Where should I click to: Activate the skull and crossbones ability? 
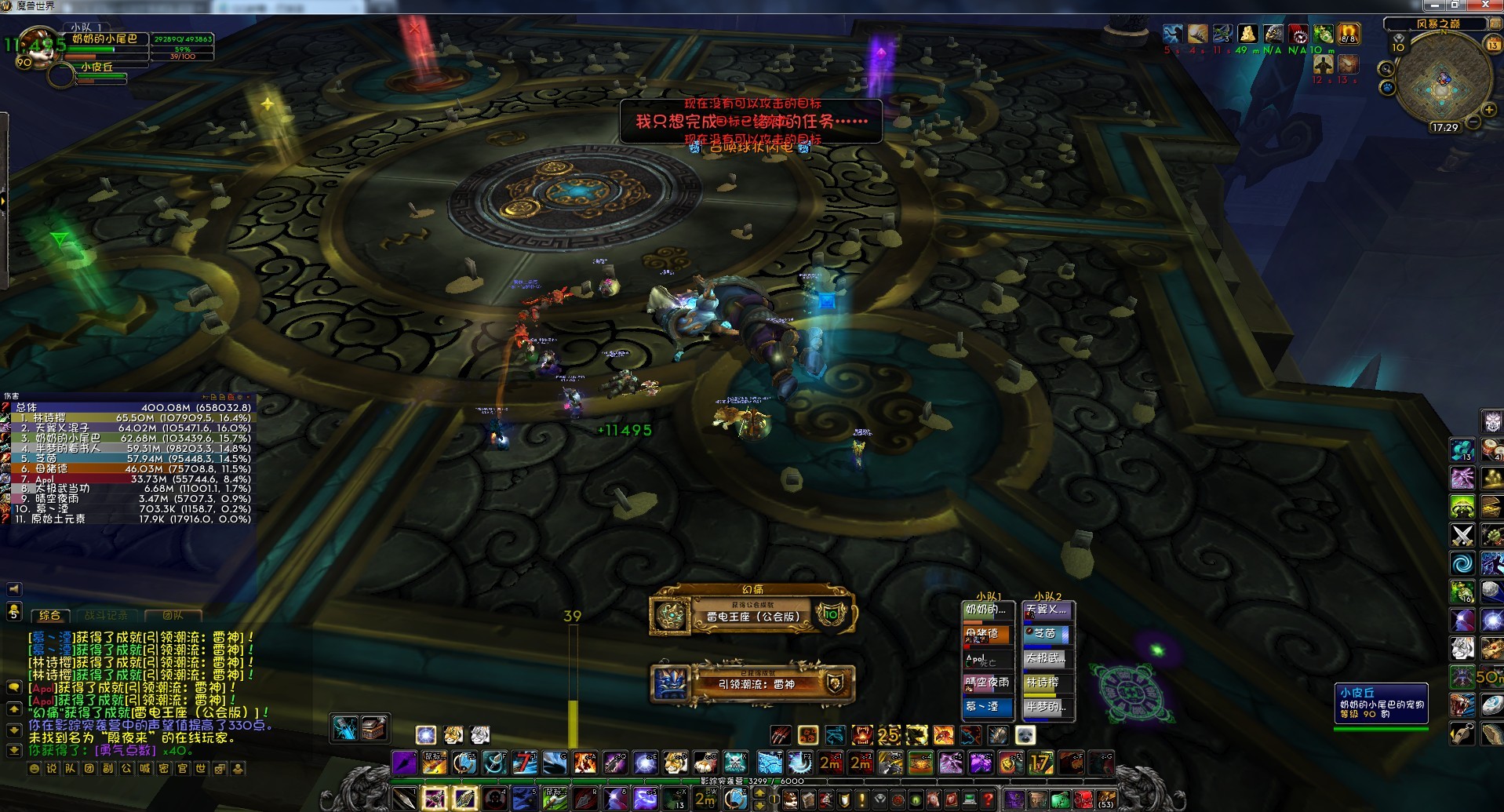pos(735,762)
